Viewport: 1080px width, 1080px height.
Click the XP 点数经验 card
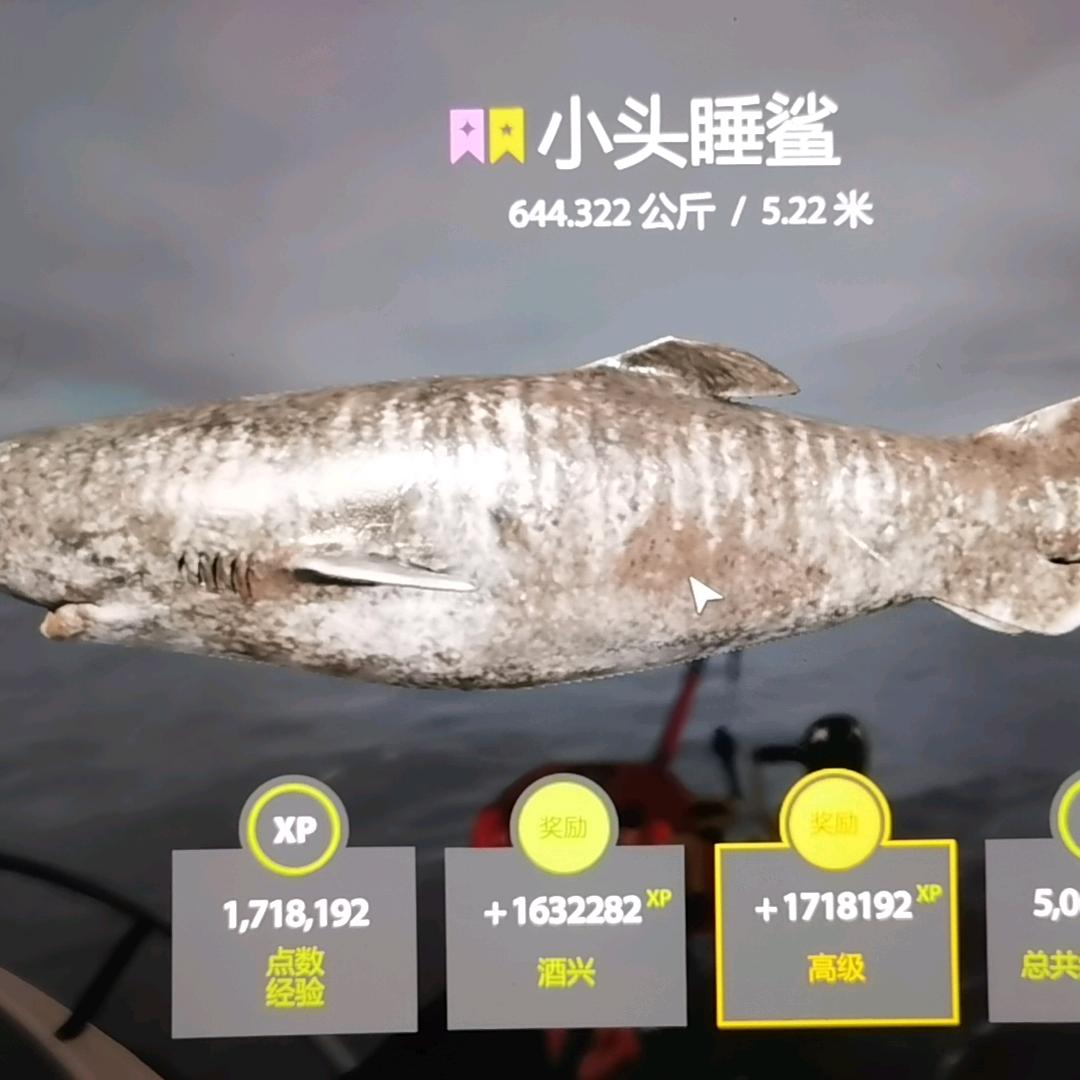(x=294, y=940)
